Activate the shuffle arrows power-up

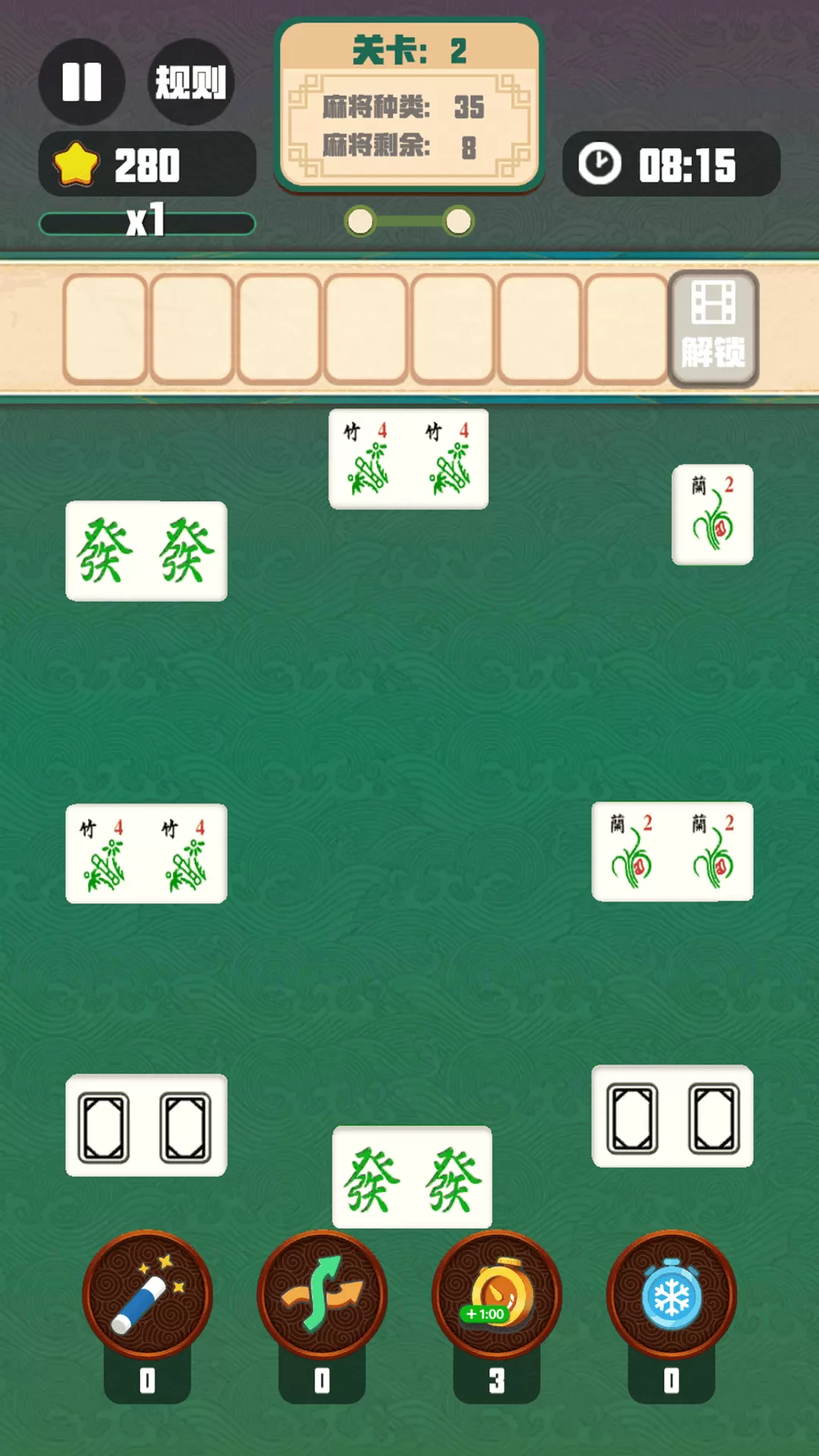(x=322, y=1295)
